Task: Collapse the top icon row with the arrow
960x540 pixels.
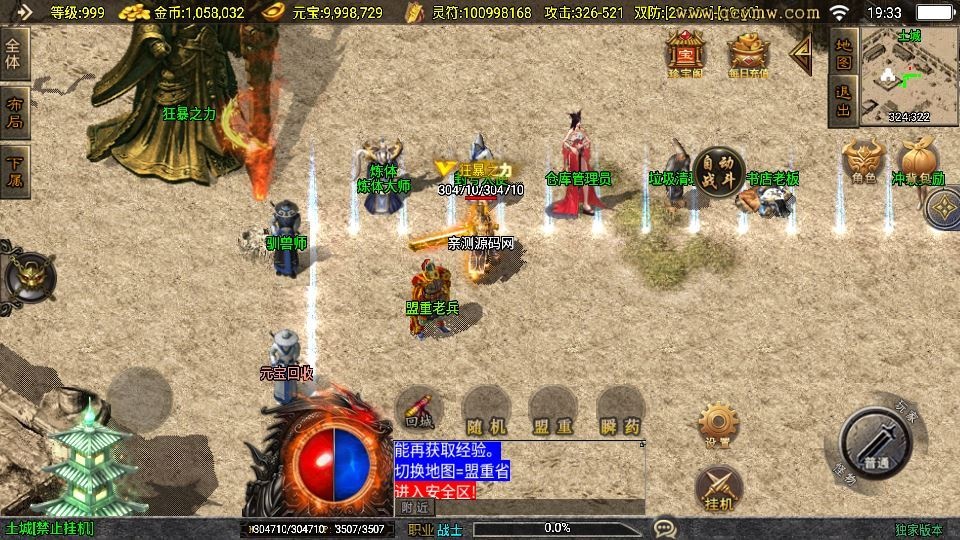Action: click(801, 54)
